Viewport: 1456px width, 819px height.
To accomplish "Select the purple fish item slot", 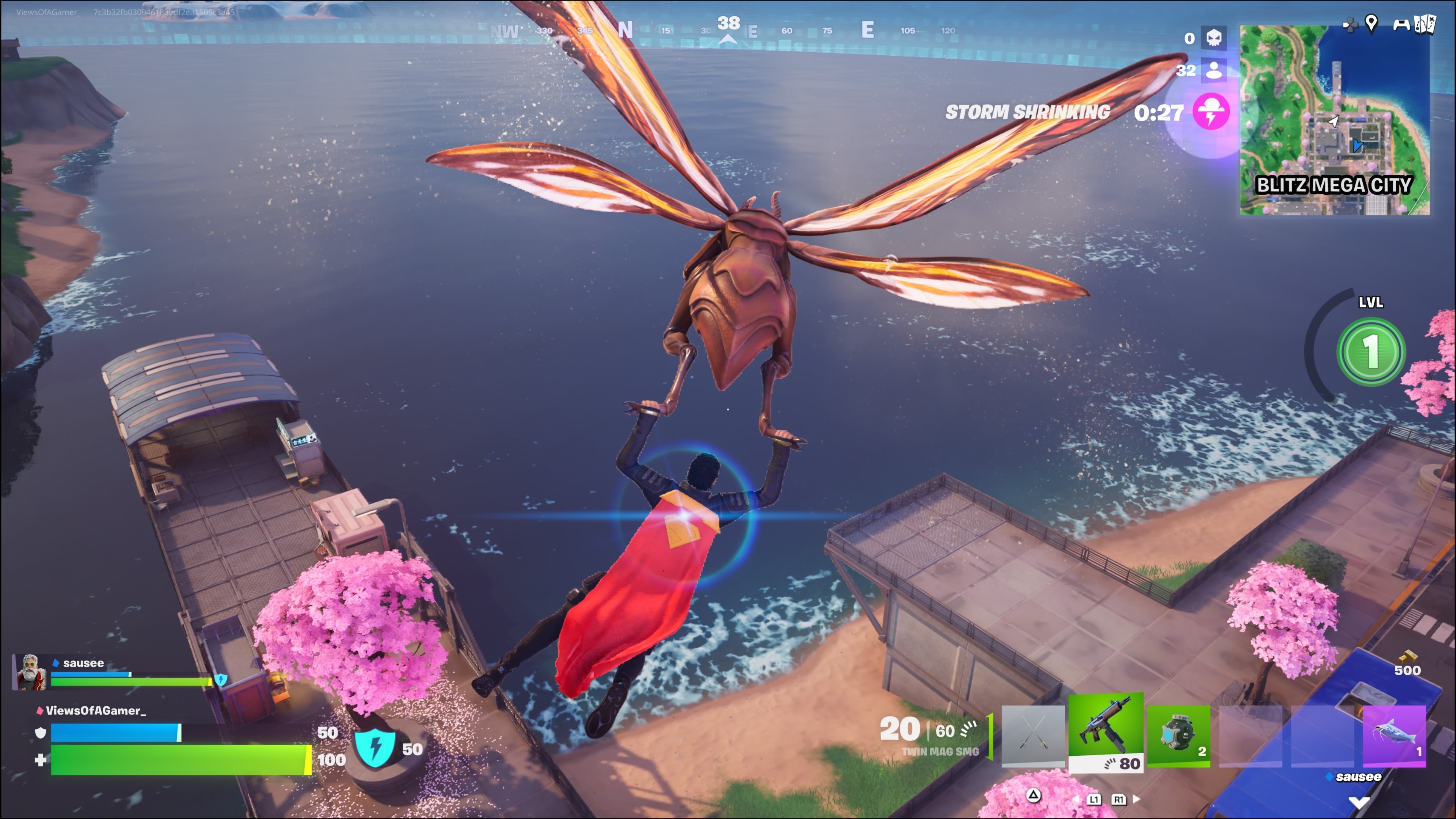I will coord(1394,735).
